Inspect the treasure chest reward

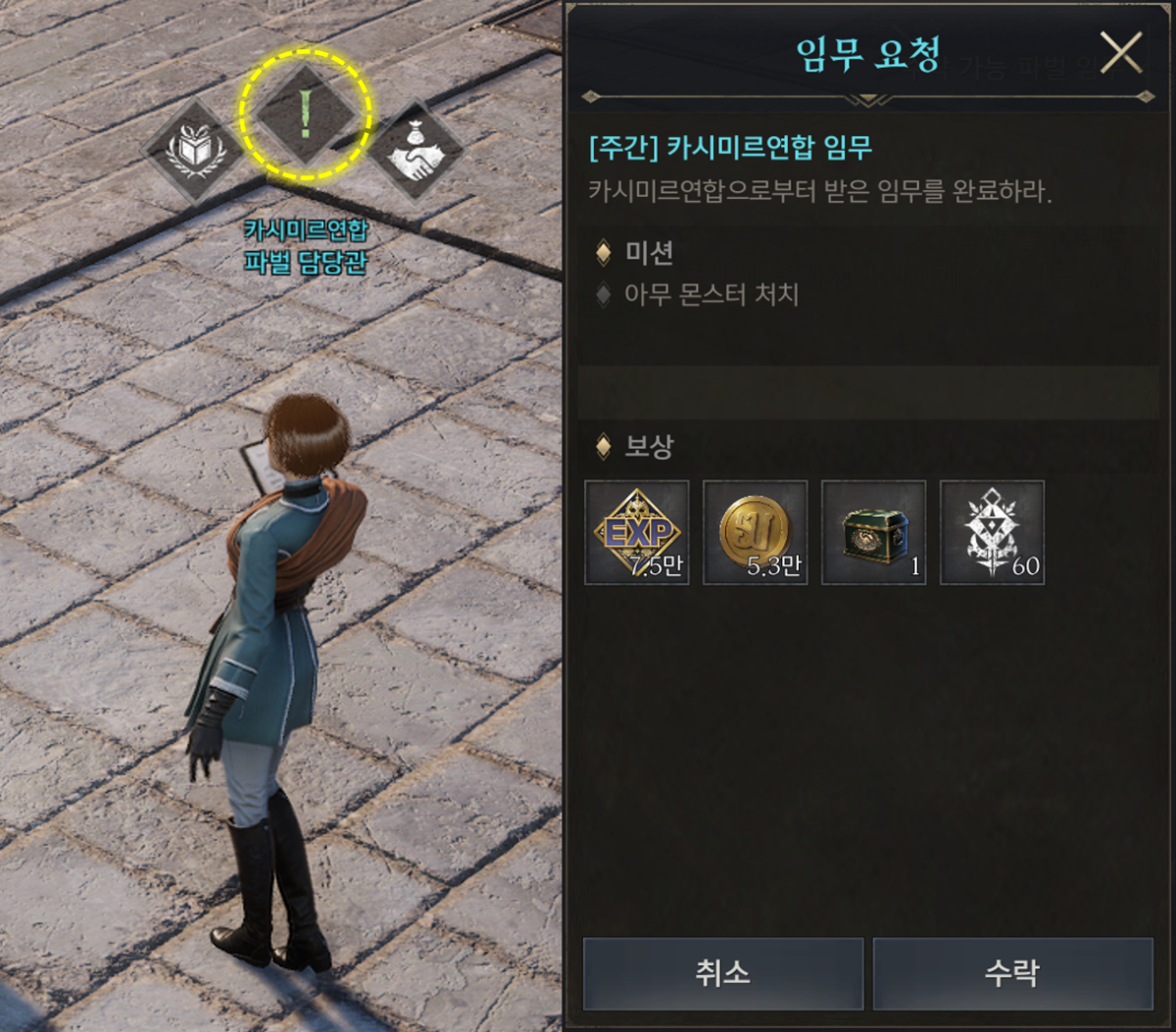click(874, 532)
